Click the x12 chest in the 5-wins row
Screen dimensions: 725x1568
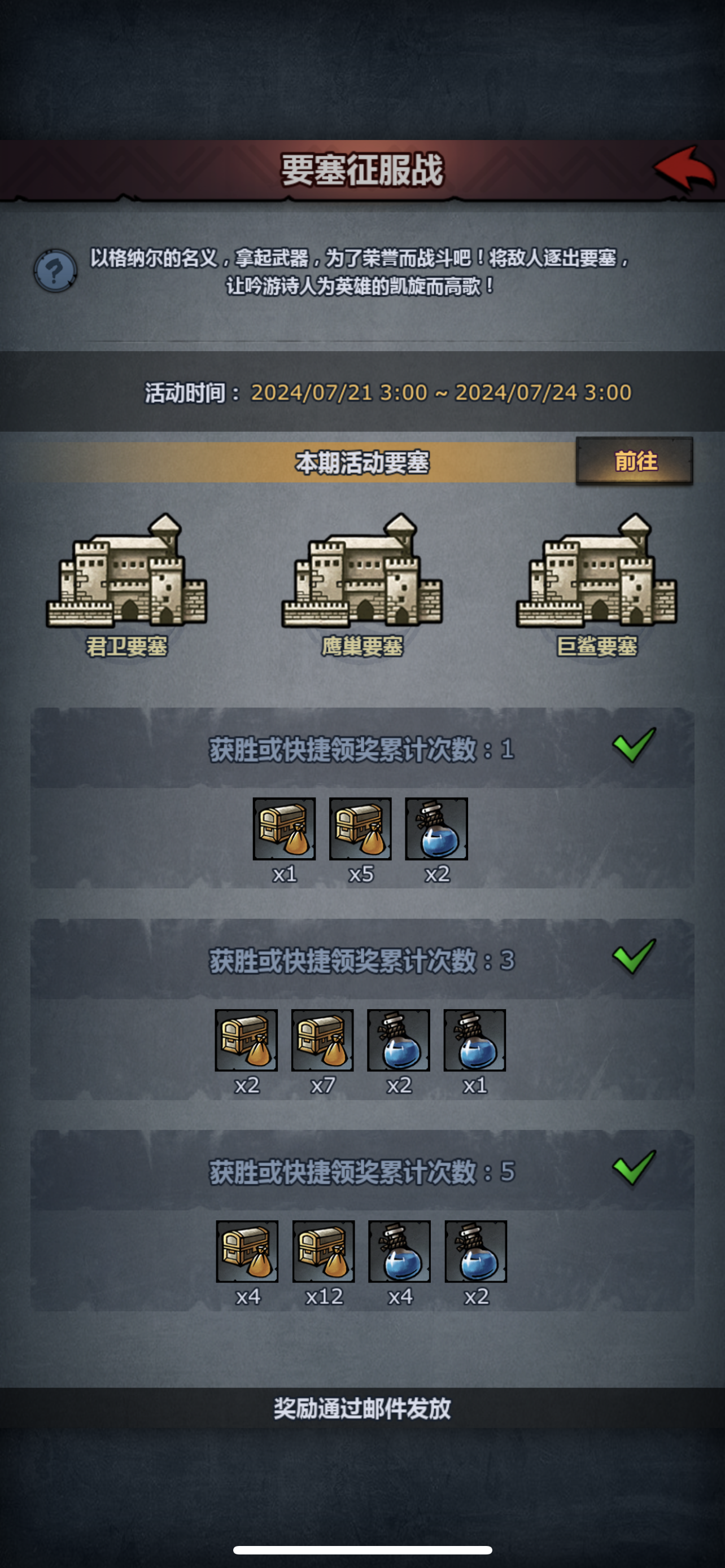[x=325, y=1252]
